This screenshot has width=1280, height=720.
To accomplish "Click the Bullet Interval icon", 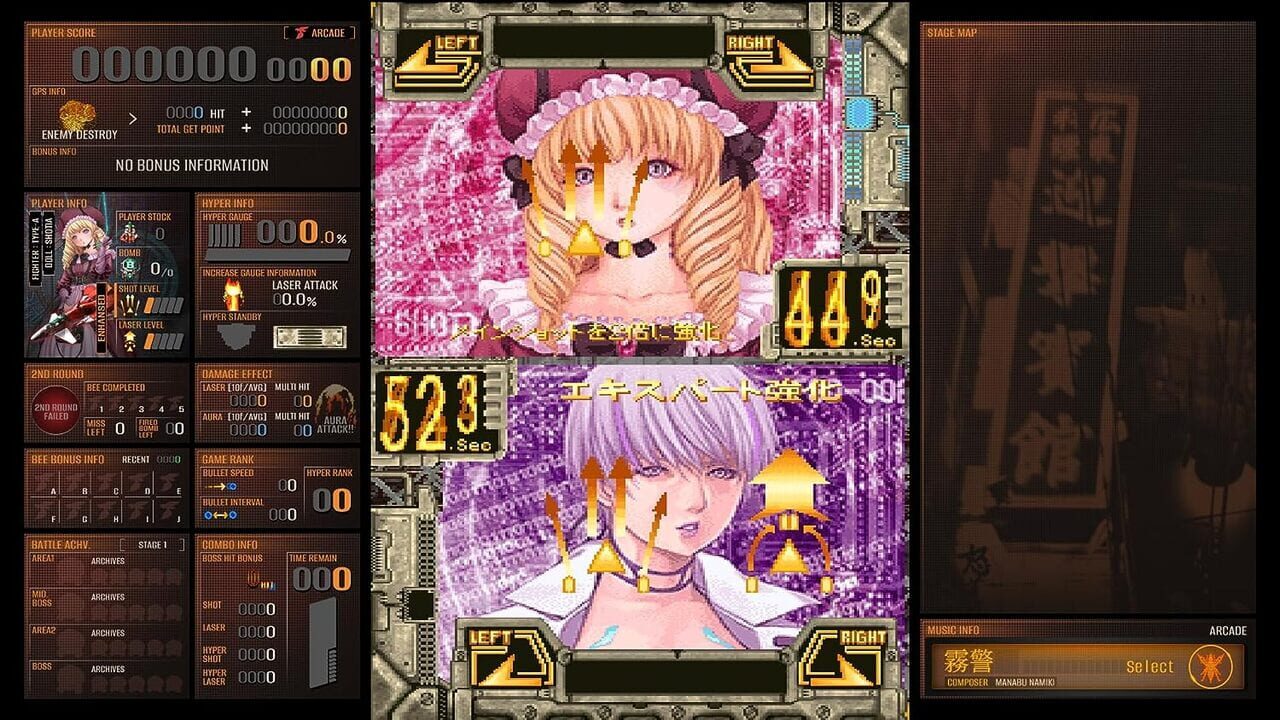I will click(x=219, y=513).
